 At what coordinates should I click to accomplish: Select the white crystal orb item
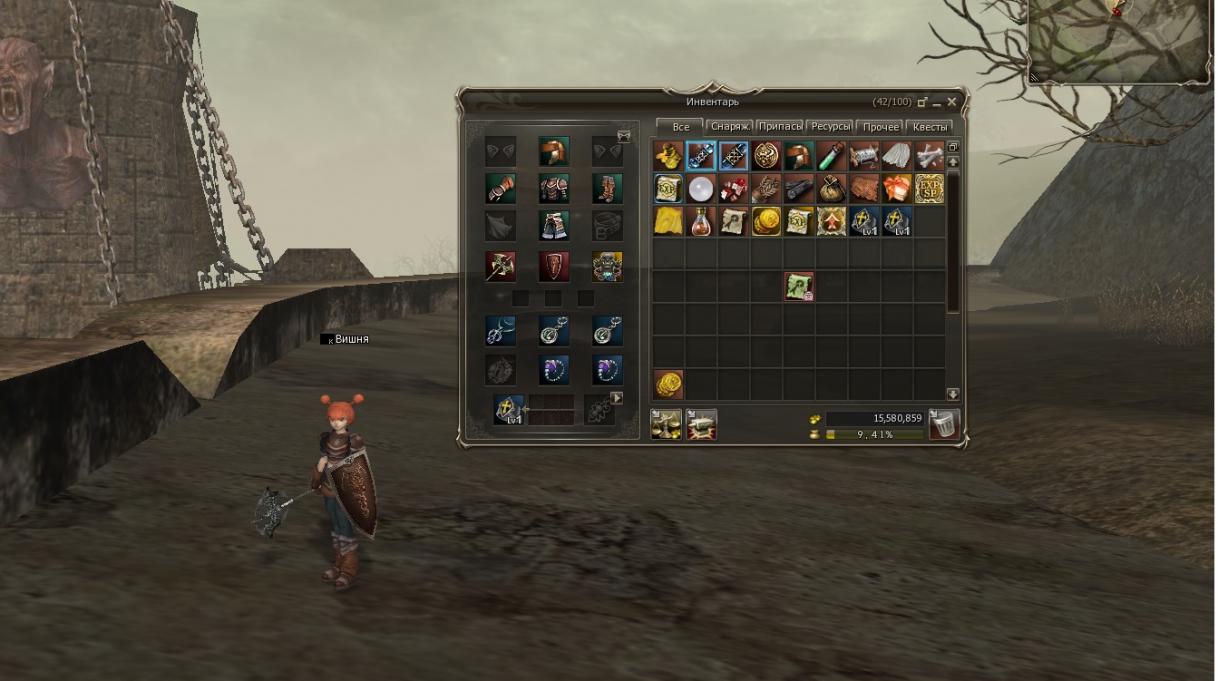click(700, 189)
